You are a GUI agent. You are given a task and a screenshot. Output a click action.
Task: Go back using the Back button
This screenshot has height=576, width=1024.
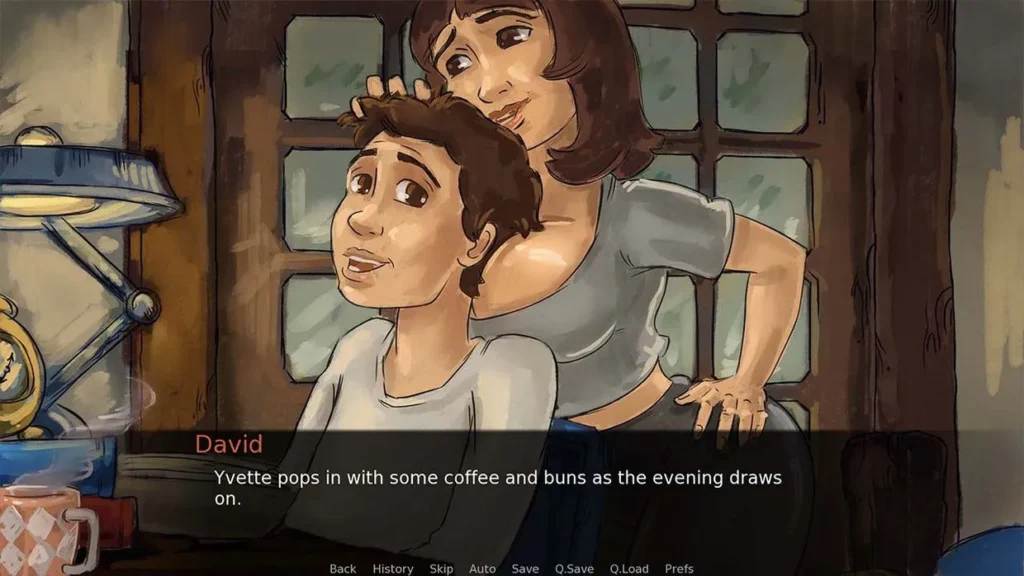[x=342, y=568]
